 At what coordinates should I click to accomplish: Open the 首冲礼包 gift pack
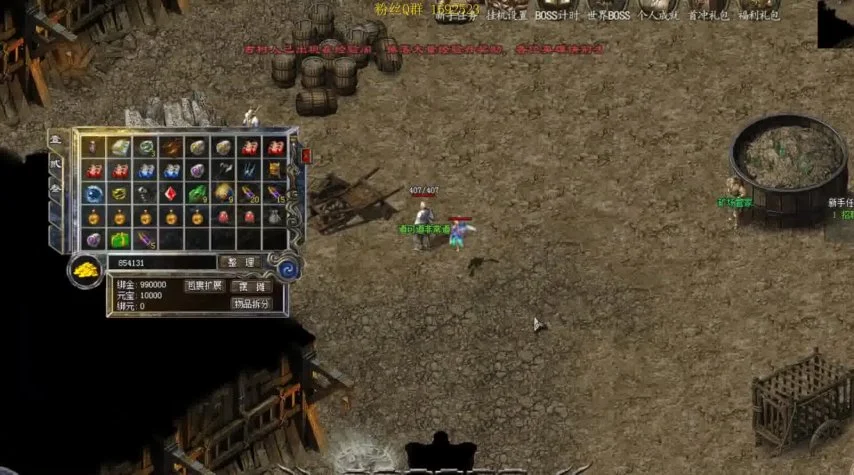click(709, 15)
